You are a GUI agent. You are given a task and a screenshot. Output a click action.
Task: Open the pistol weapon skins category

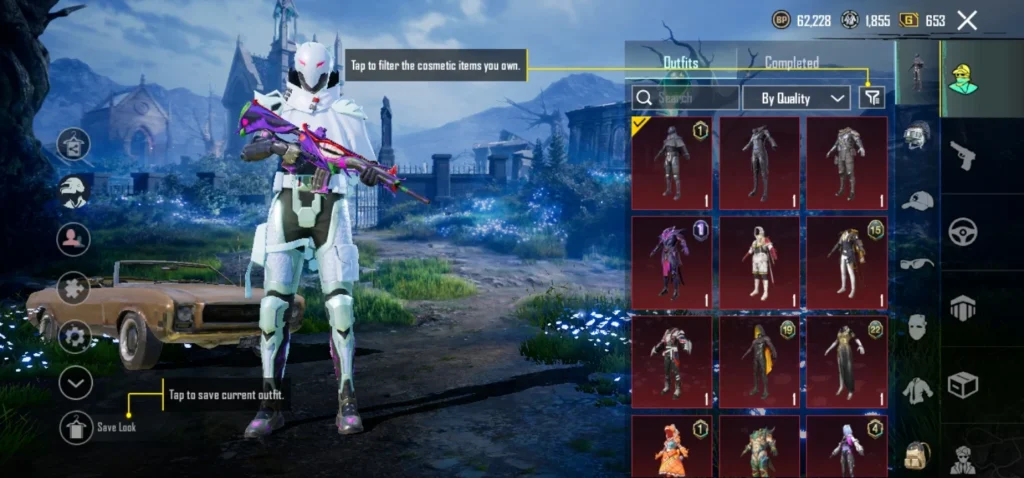964,154
